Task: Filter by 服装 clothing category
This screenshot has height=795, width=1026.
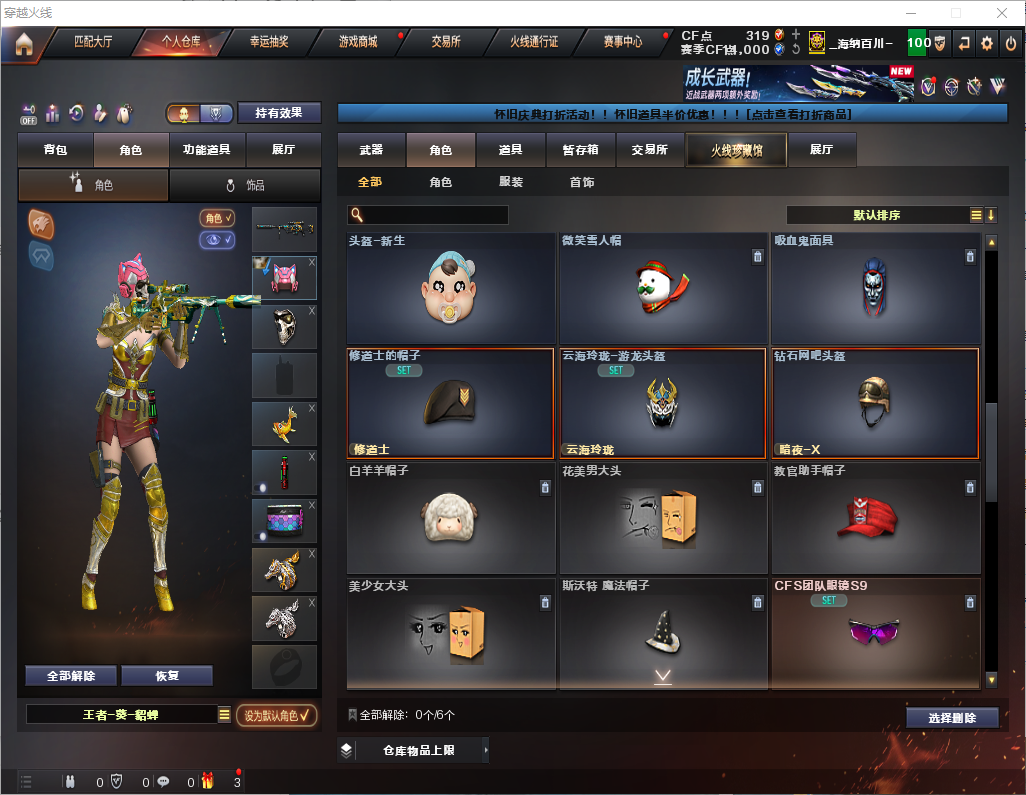Action: click(x=510, y=182)
